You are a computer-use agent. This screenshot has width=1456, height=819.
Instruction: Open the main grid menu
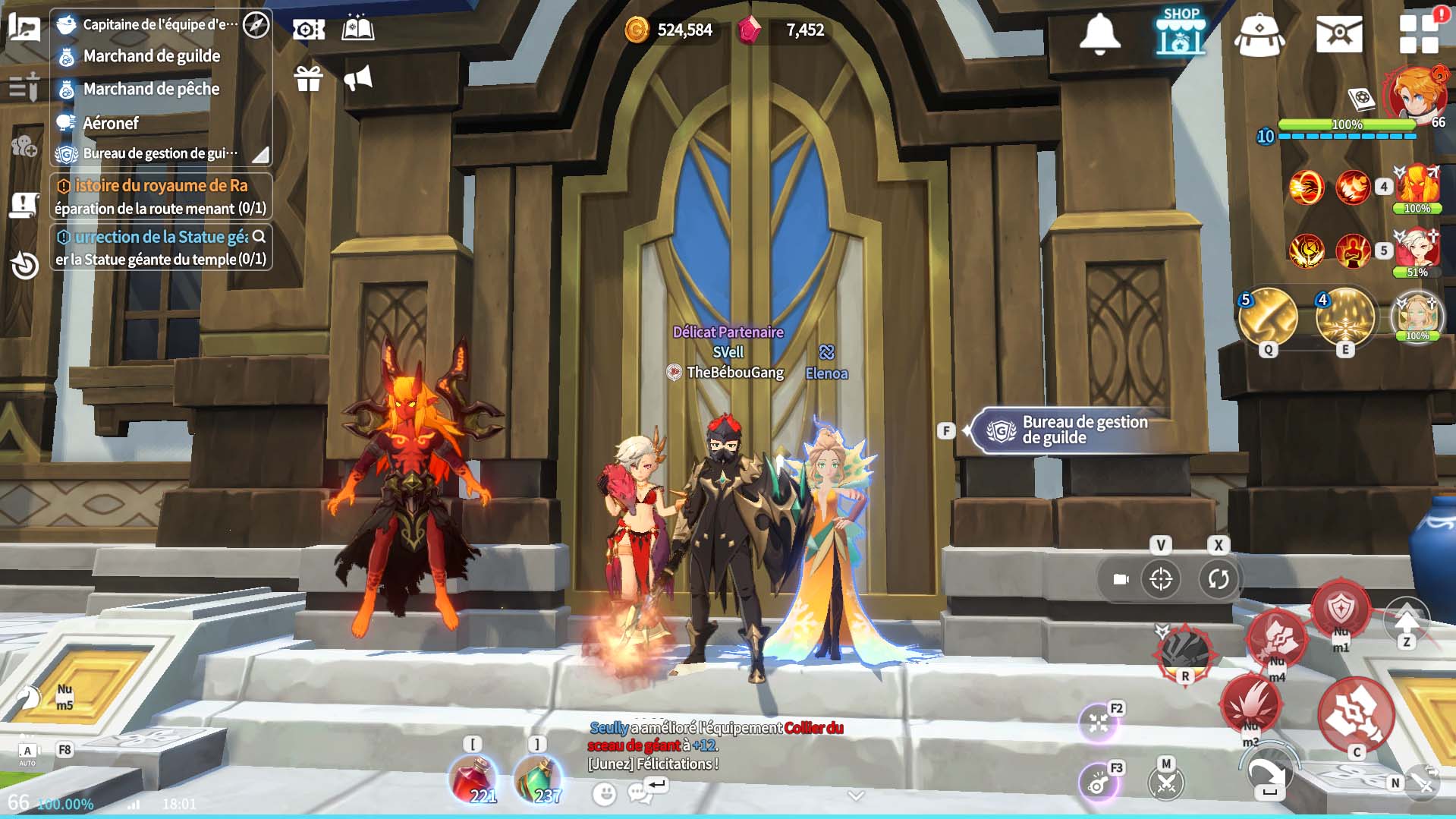click(1419, 34)
